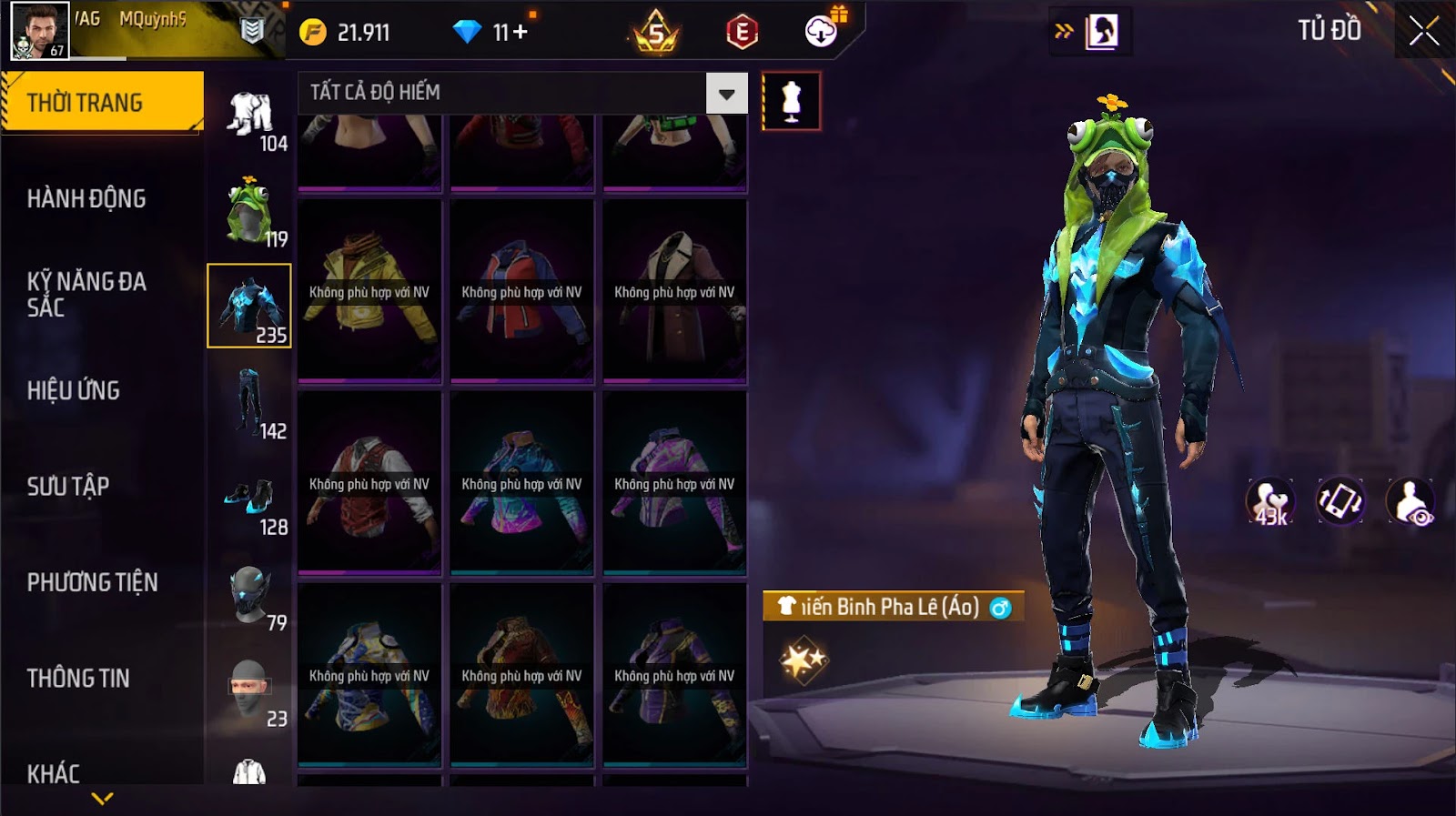Go to the Sưu Tập section

point(68,486)
